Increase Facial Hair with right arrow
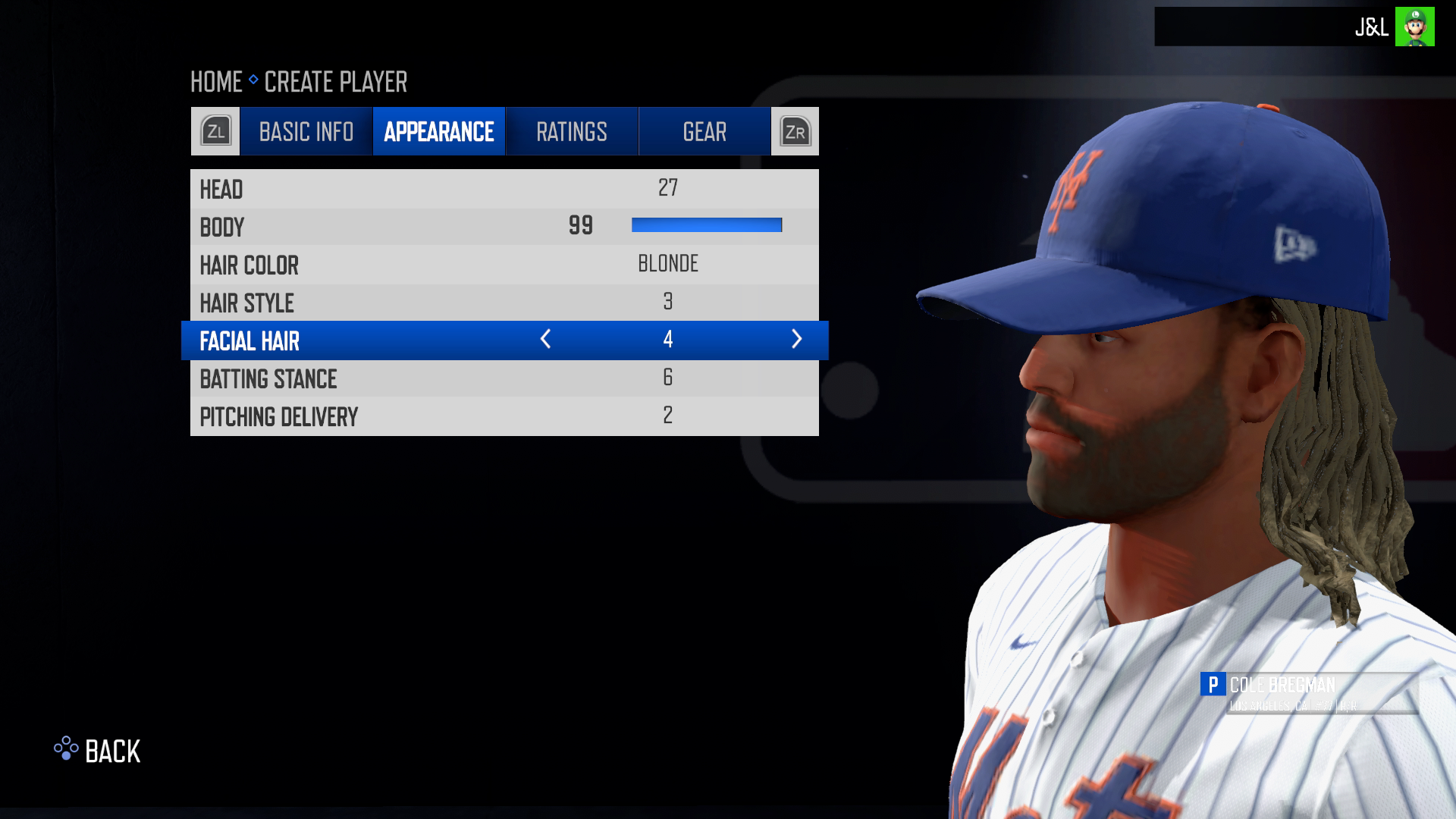This screenshot has width=1456, height=819. point(796,340)
